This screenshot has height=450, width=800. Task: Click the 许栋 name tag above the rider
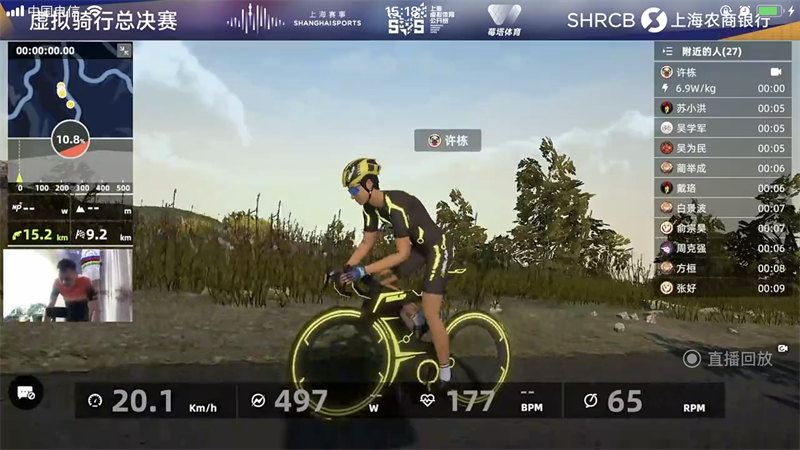pos(448,141)
